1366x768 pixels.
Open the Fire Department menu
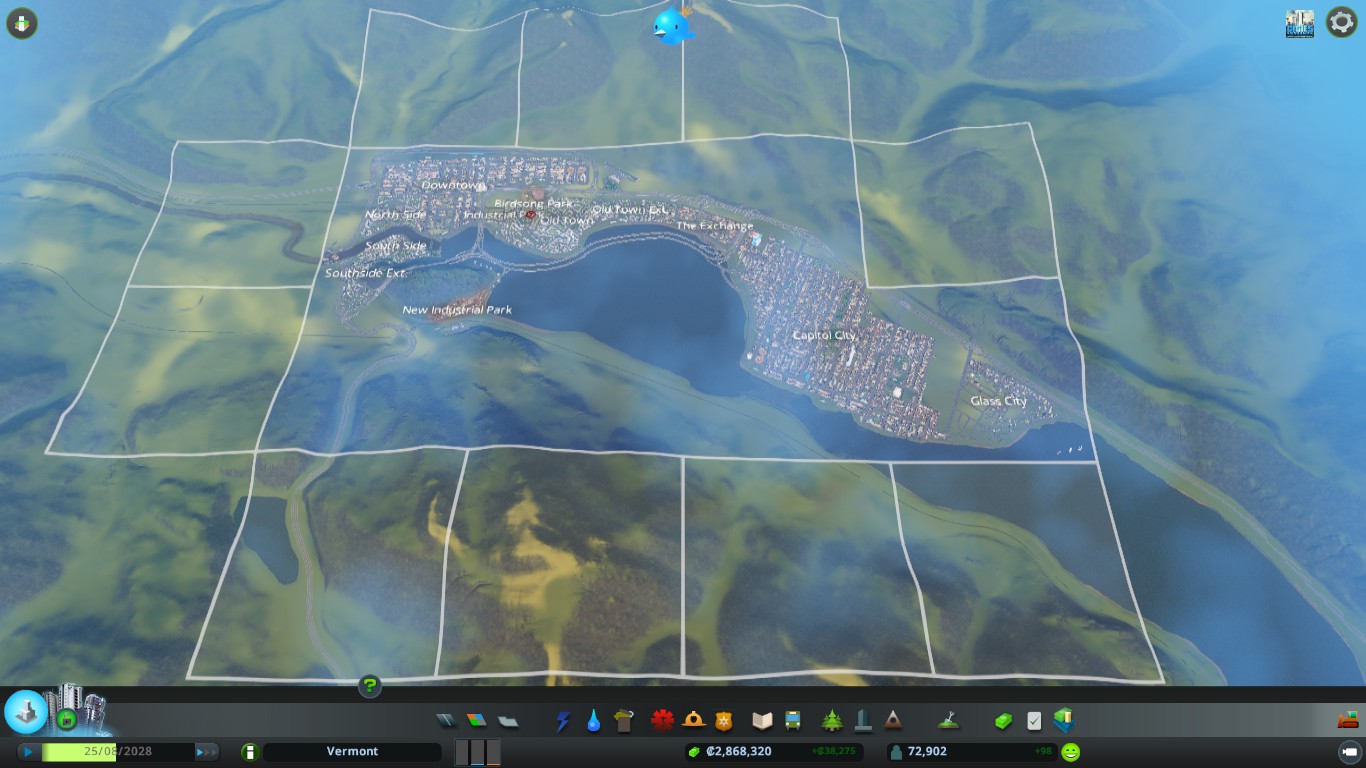[x=693, y=720]
